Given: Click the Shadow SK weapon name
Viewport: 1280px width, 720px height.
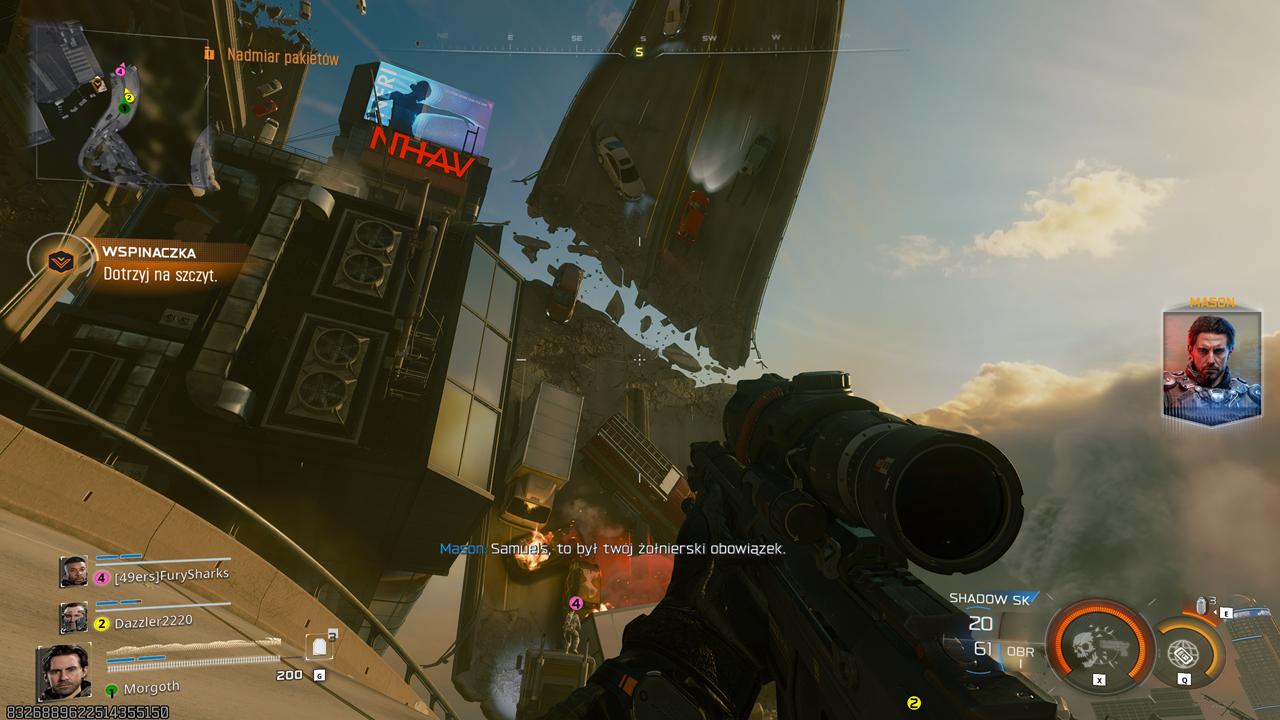Looking at the screenshot, I should [989, 598].
